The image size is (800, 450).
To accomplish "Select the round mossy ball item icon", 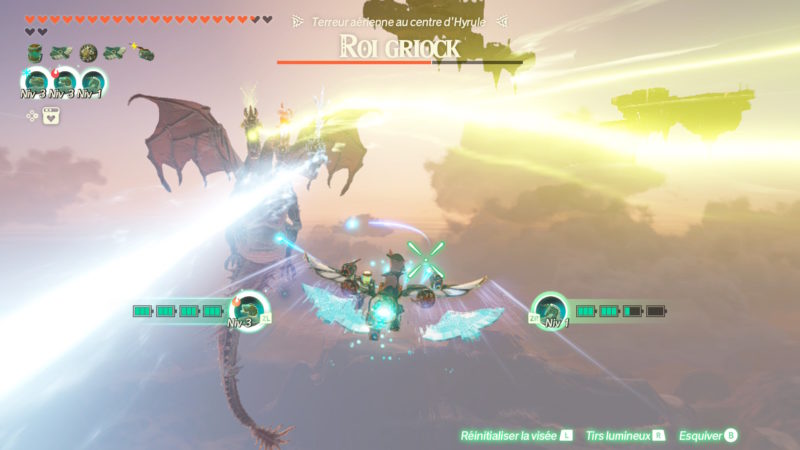I will click(x=88, y=53).
